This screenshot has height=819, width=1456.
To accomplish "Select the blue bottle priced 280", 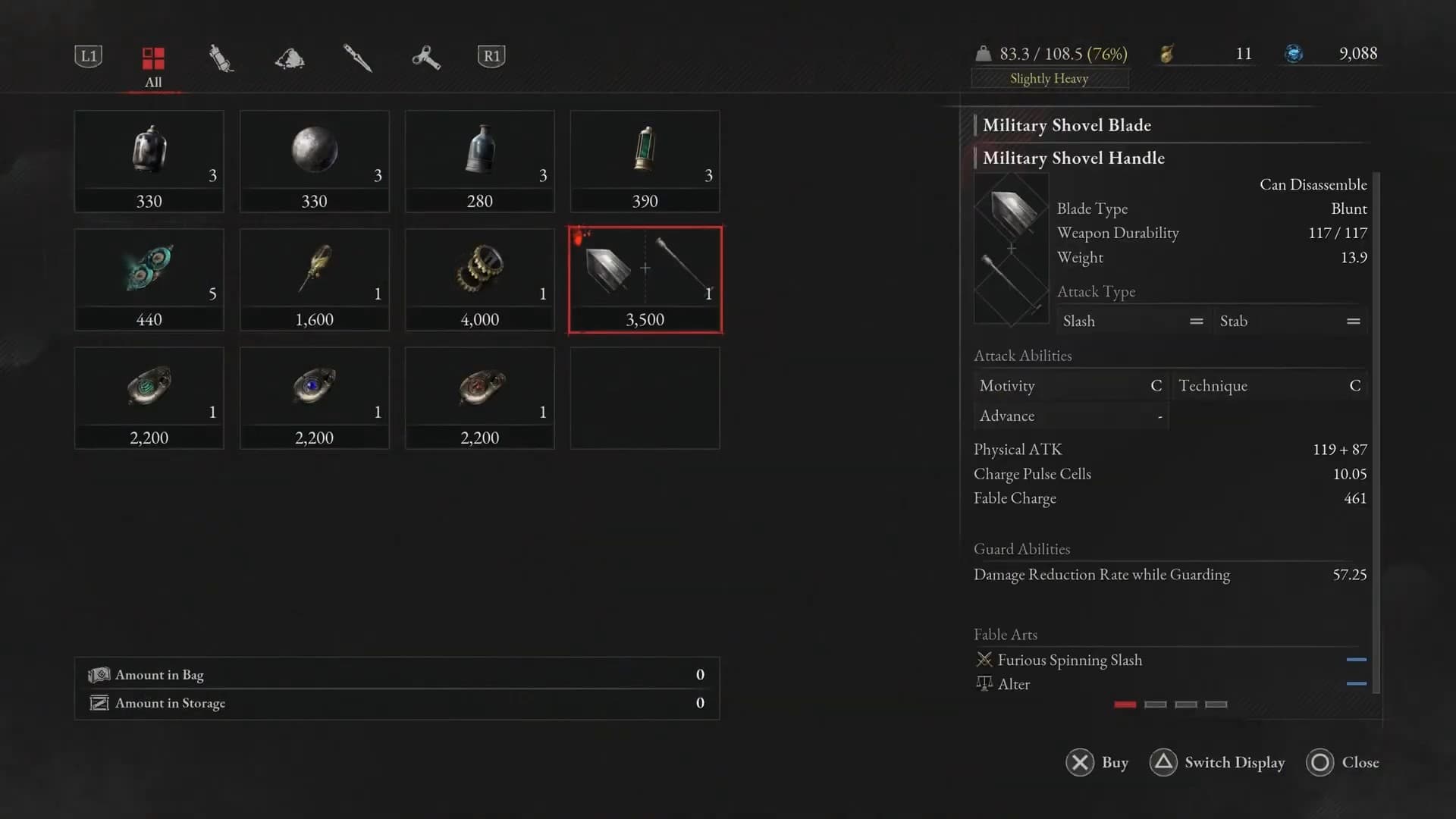I will click(480, 161).
